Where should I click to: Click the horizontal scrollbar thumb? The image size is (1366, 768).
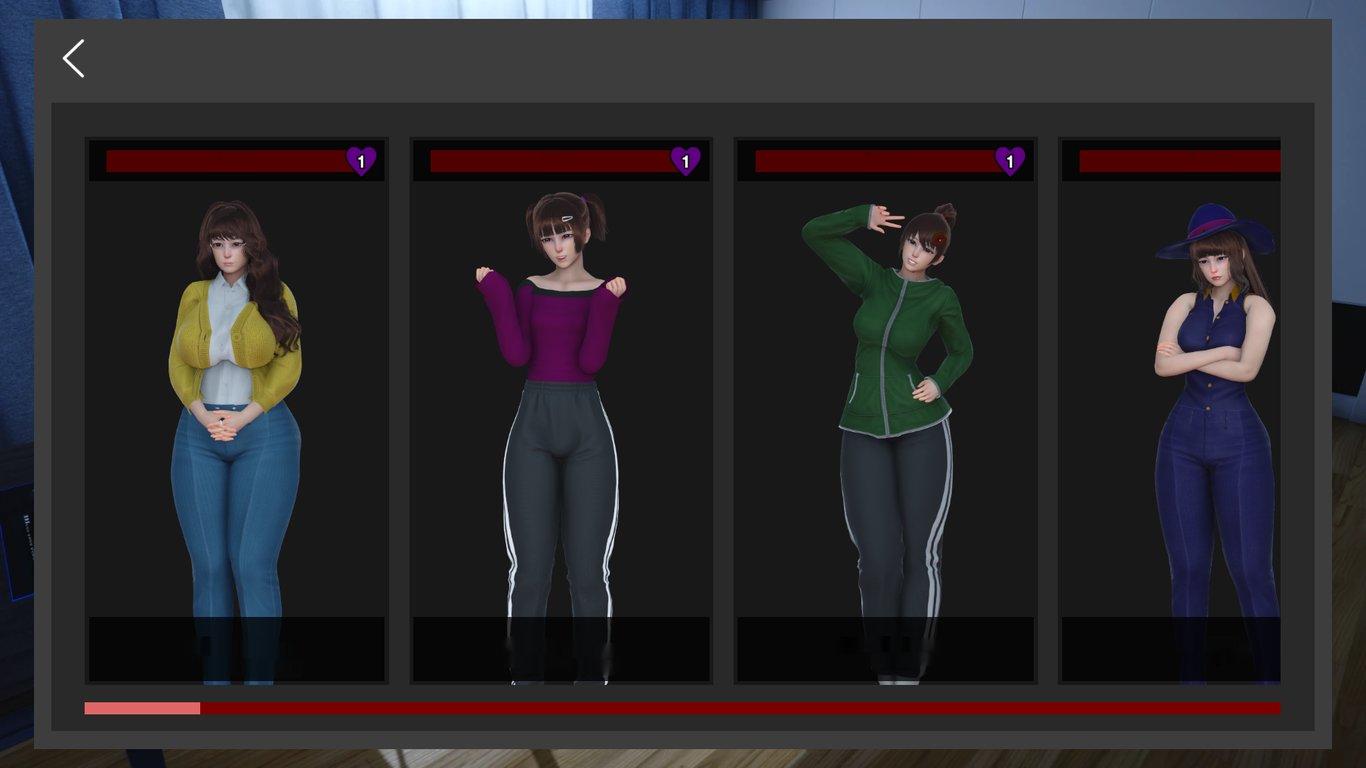pos(142,708)
